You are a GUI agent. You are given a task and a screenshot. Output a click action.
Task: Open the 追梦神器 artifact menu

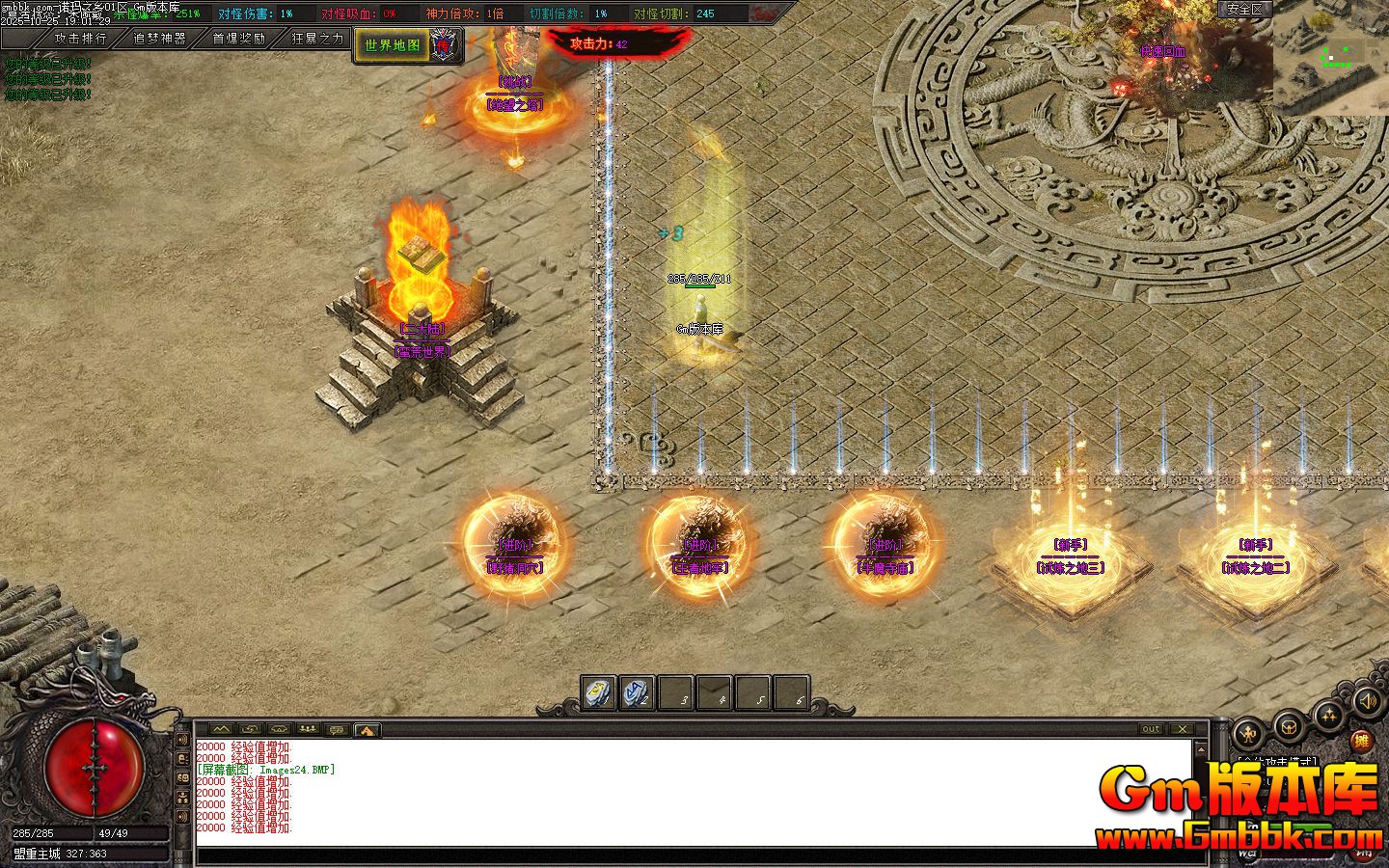coord(159,39)
